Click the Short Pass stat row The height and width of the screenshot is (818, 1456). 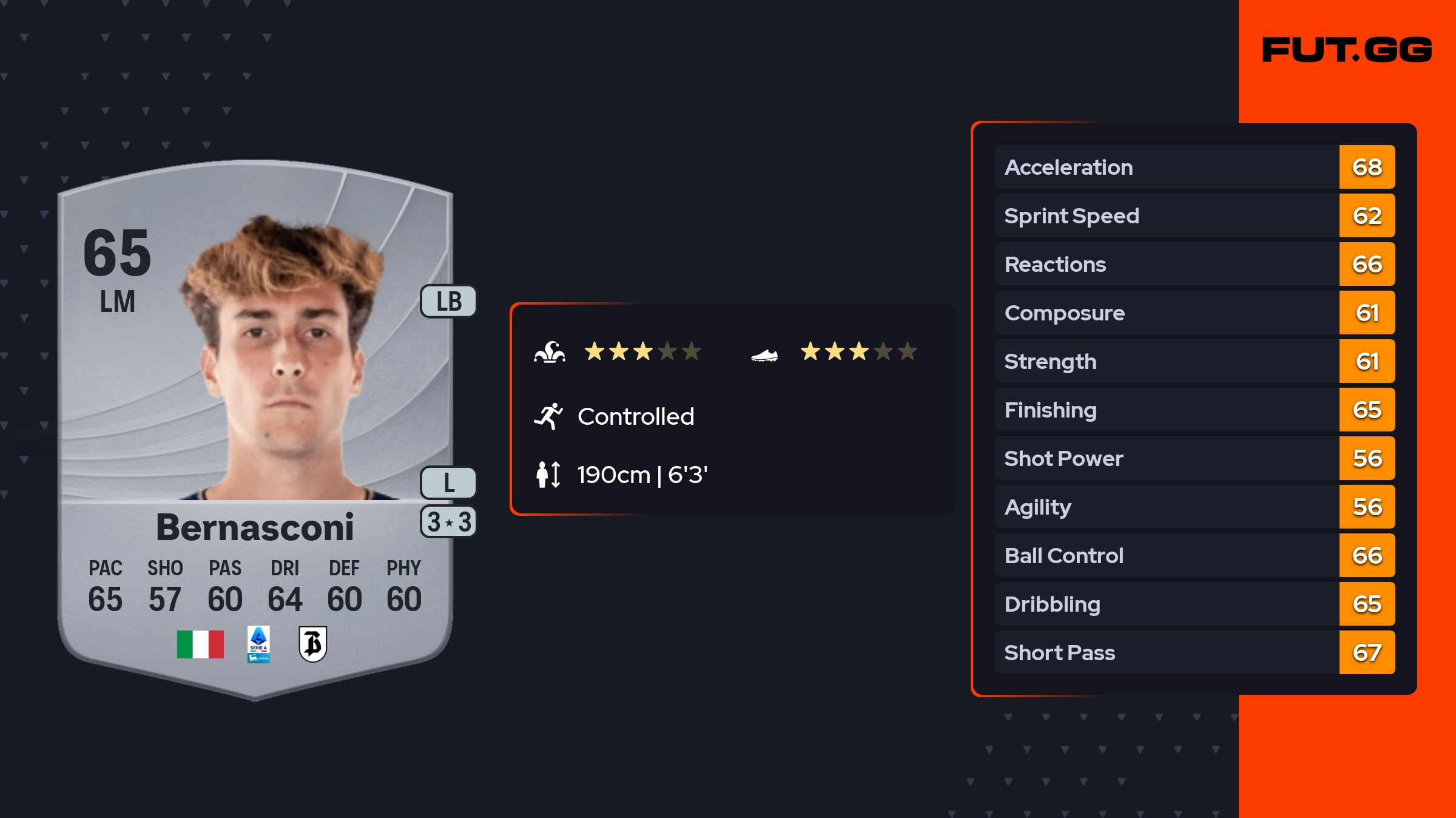click(1194, 653)
